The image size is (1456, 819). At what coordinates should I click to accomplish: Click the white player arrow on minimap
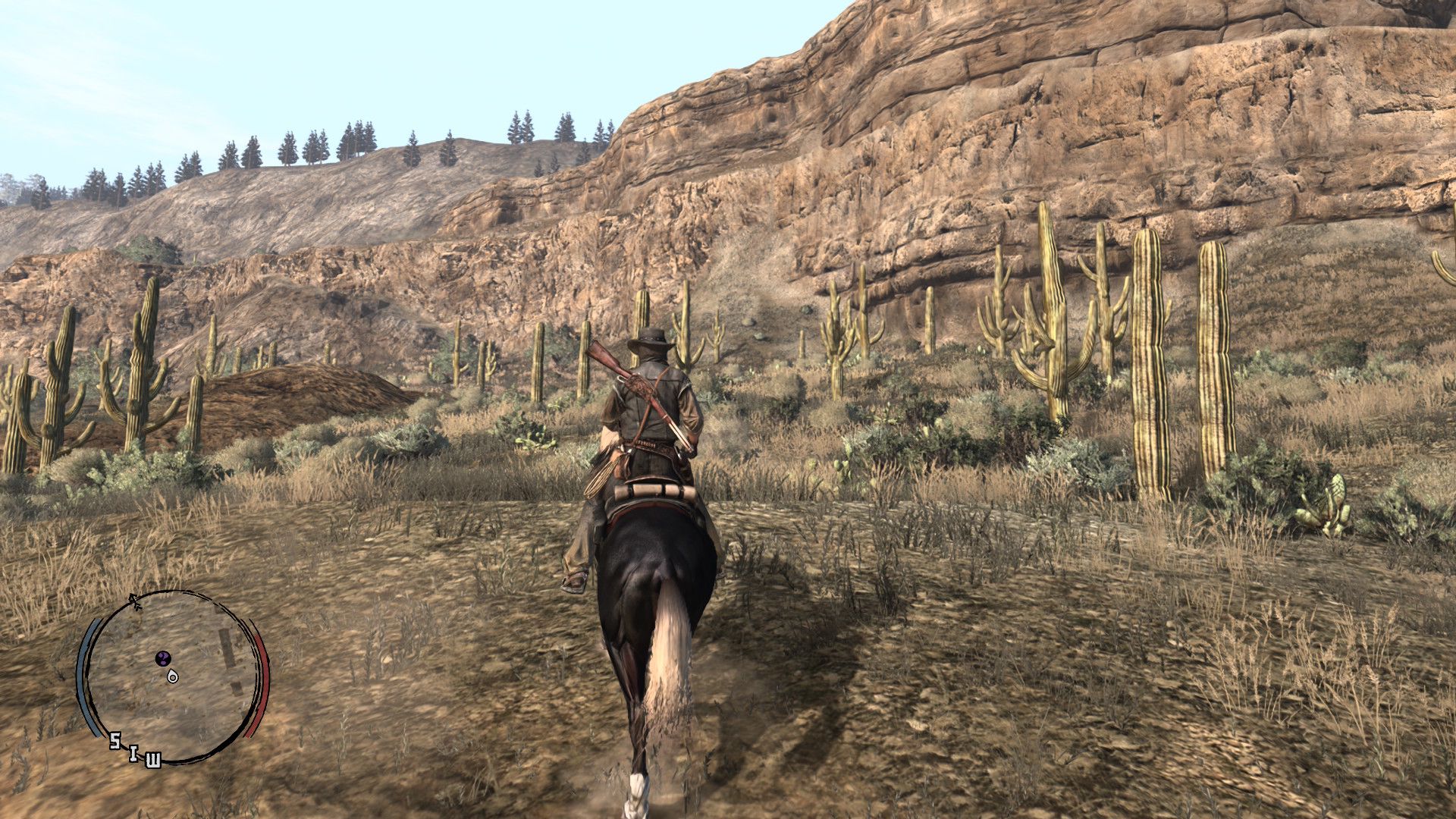point(173,676)
